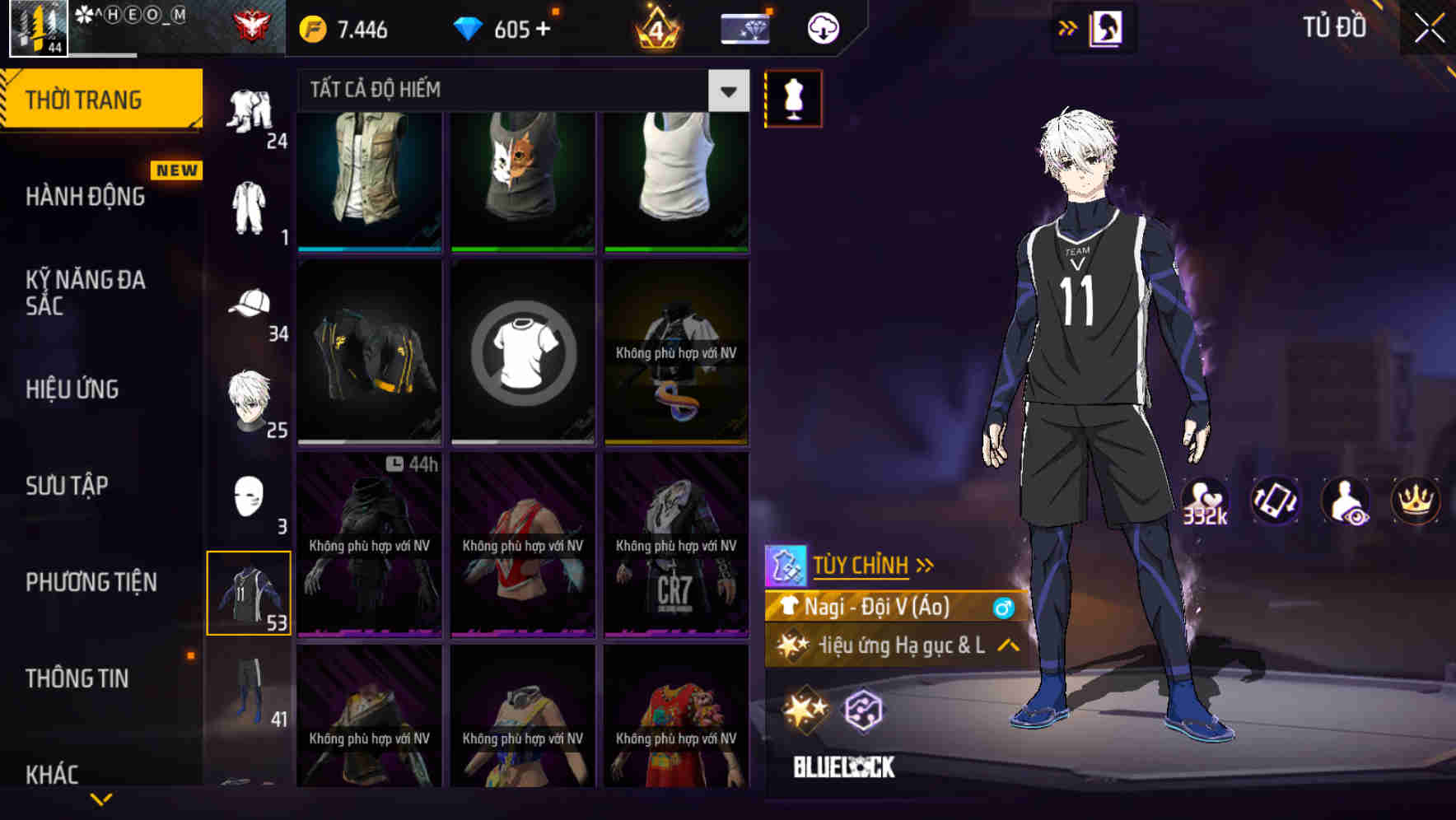Open the diamond membership card icon

[743, 27]
